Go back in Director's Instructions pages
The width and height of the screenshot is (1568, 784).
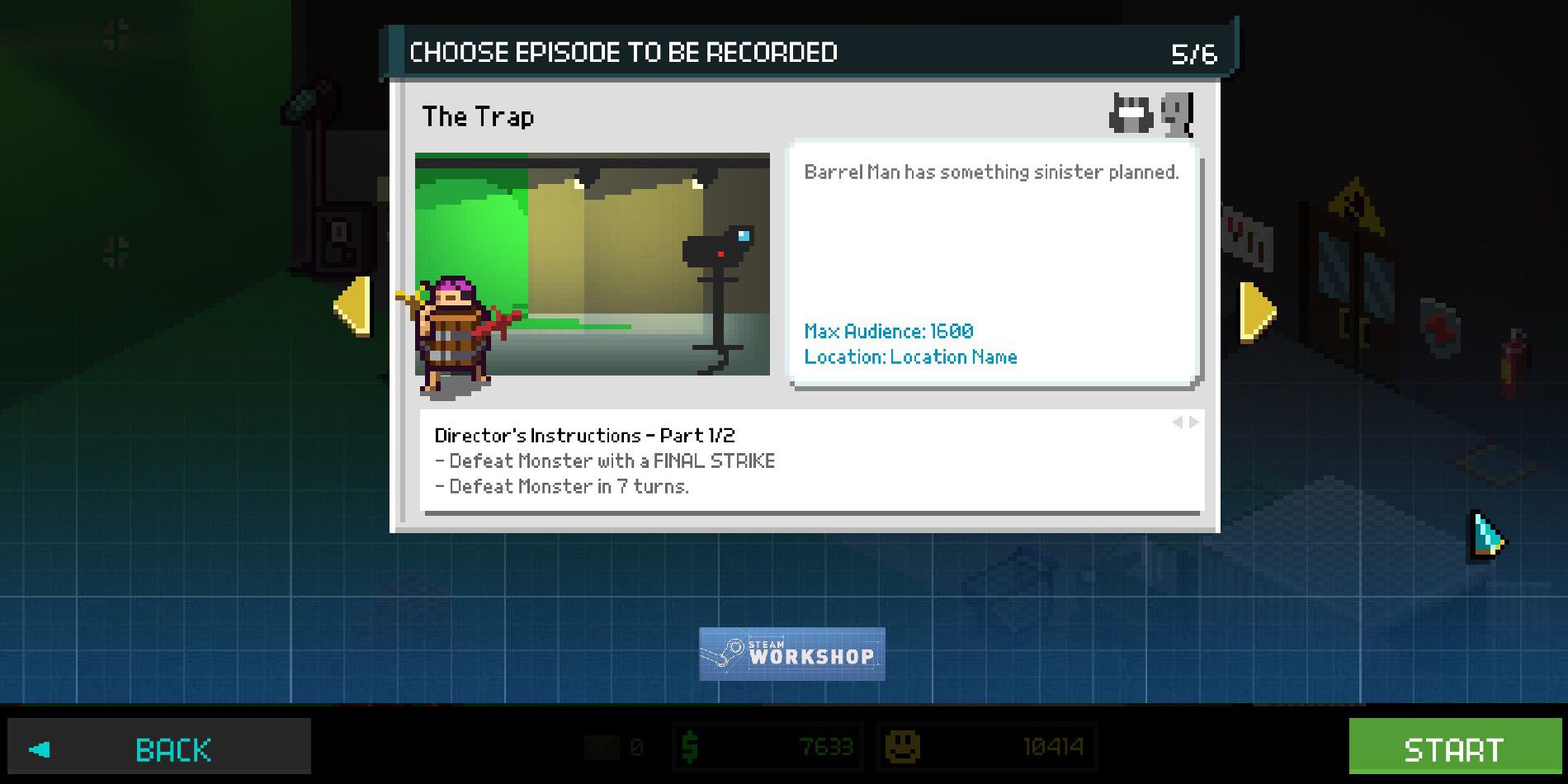coord(1177,422)
